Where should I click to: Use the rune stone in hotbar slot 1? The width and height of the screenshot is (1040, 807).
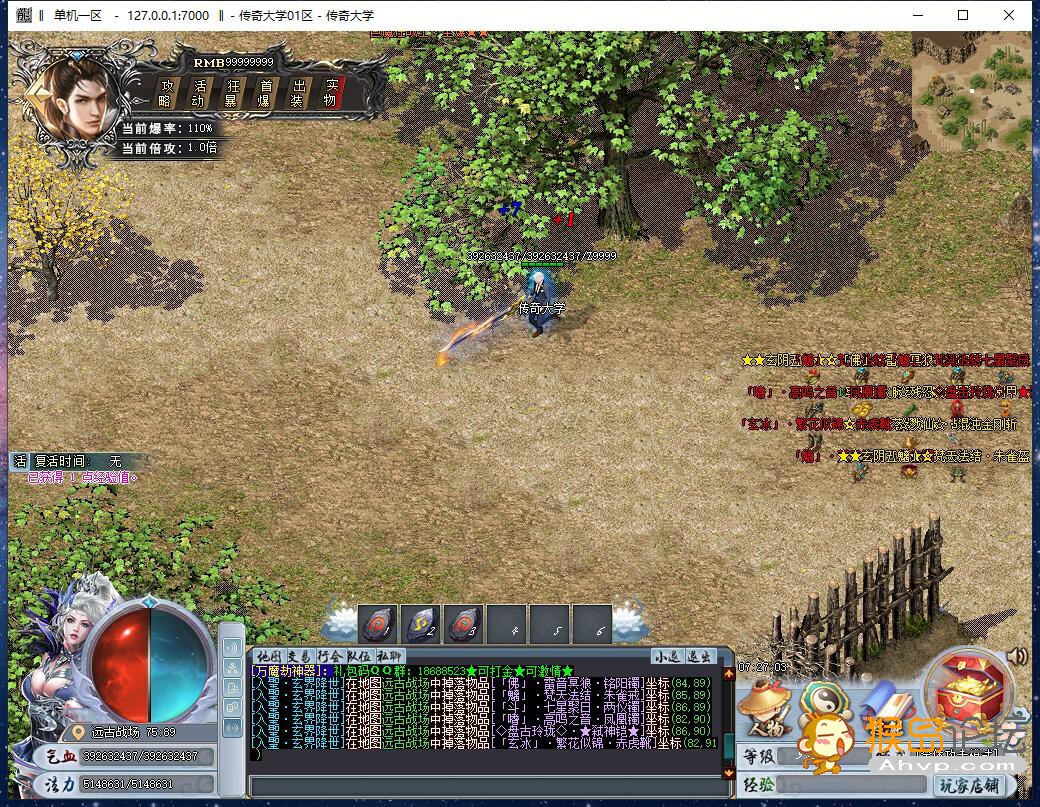377,624
